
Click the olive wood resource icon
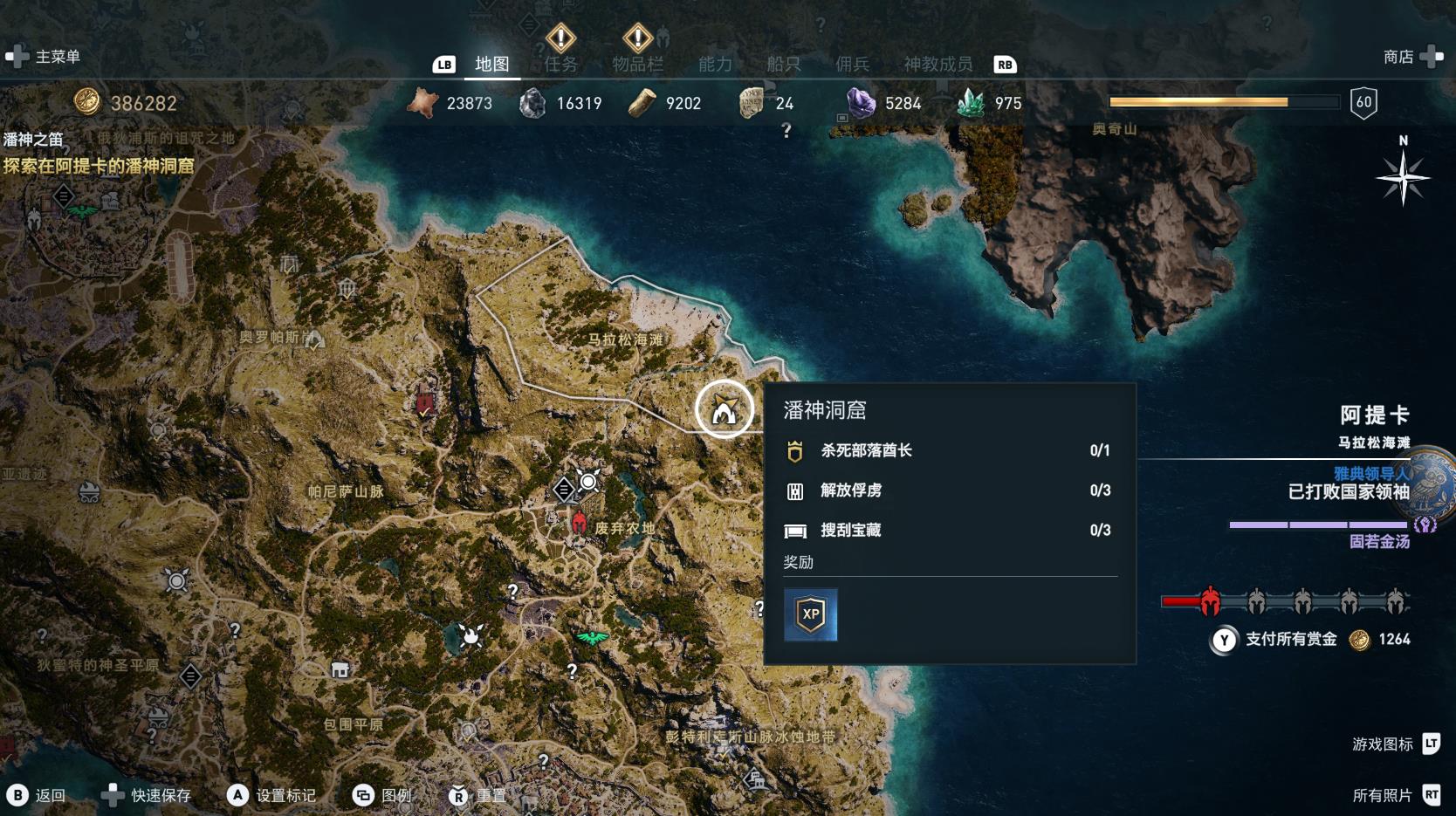[x=642, y=102]
